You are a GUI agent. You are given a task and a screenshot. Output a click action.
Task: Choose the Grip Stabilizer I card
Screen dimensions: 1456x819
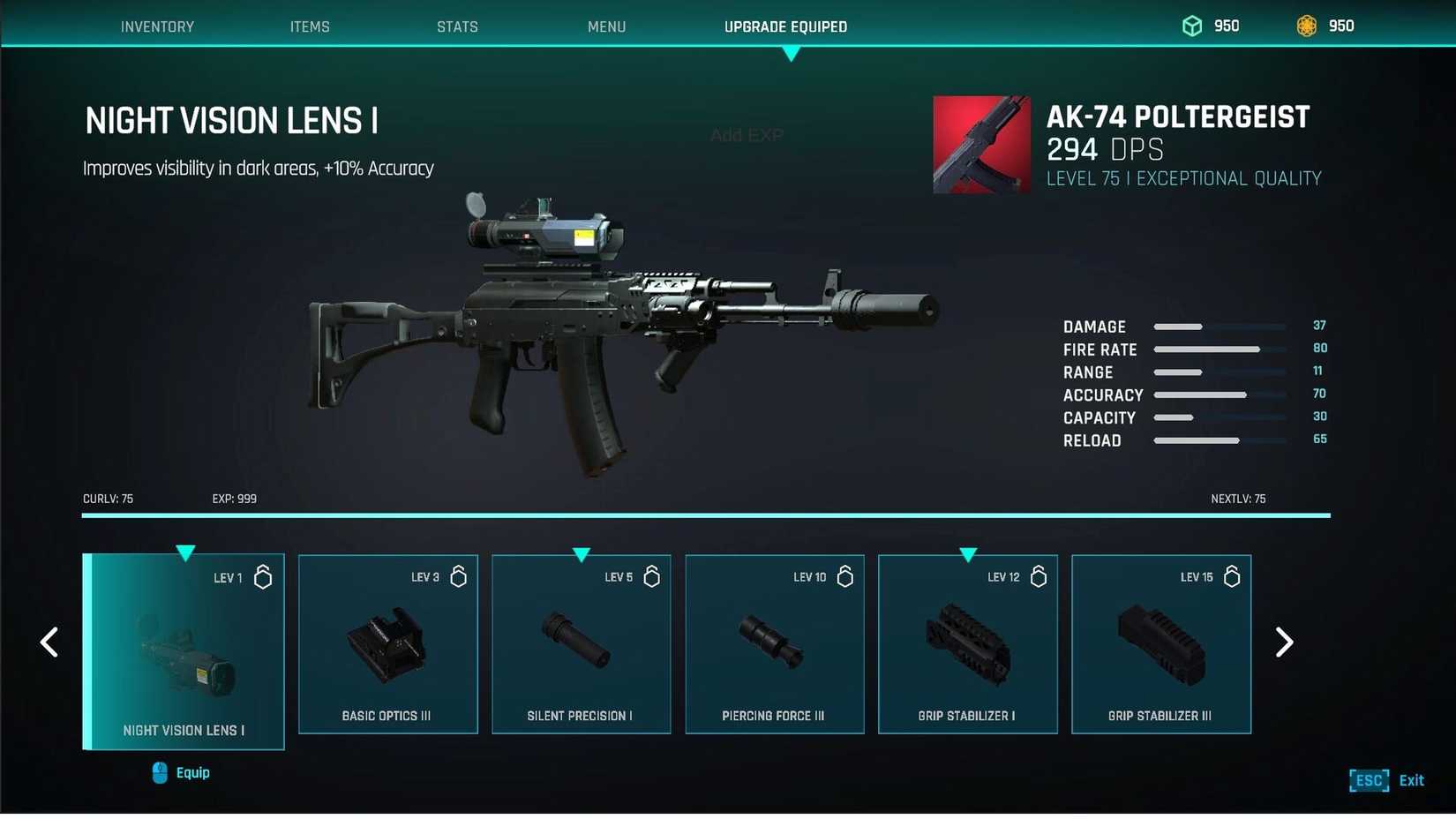(967, 644)
